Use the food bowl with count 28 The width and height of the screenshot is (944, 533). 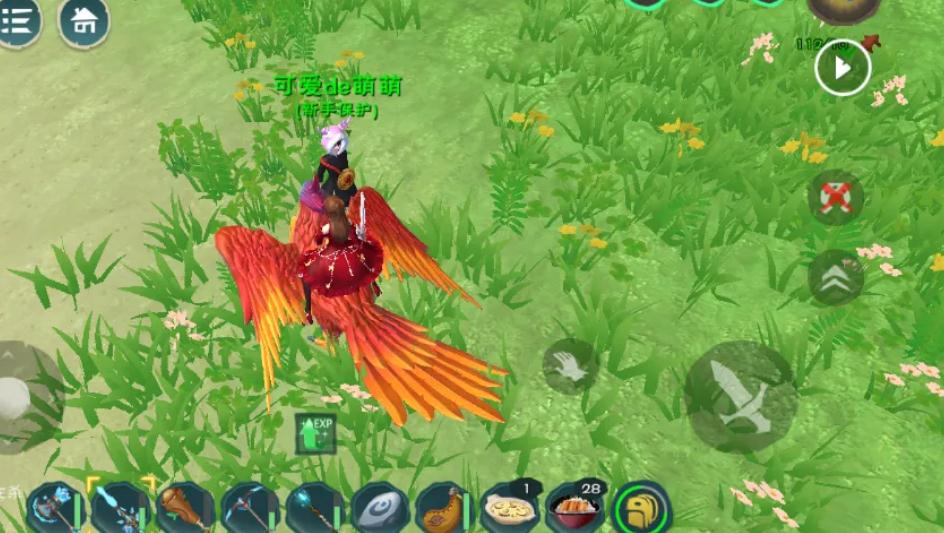click(x=573, y=508)
